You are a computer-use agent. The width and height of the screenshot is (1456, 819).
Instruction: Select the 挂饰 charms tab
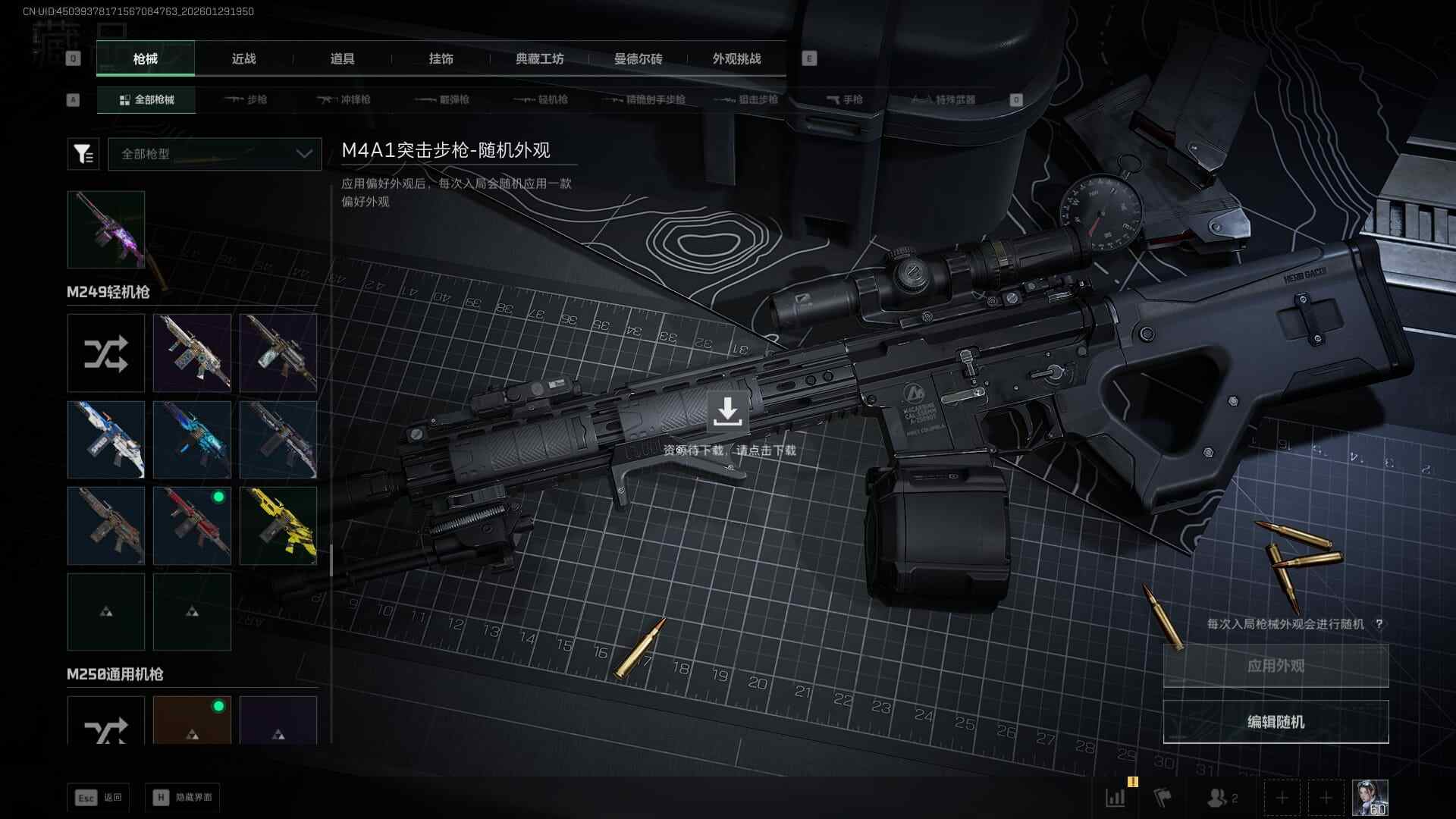tap(441, 59)
